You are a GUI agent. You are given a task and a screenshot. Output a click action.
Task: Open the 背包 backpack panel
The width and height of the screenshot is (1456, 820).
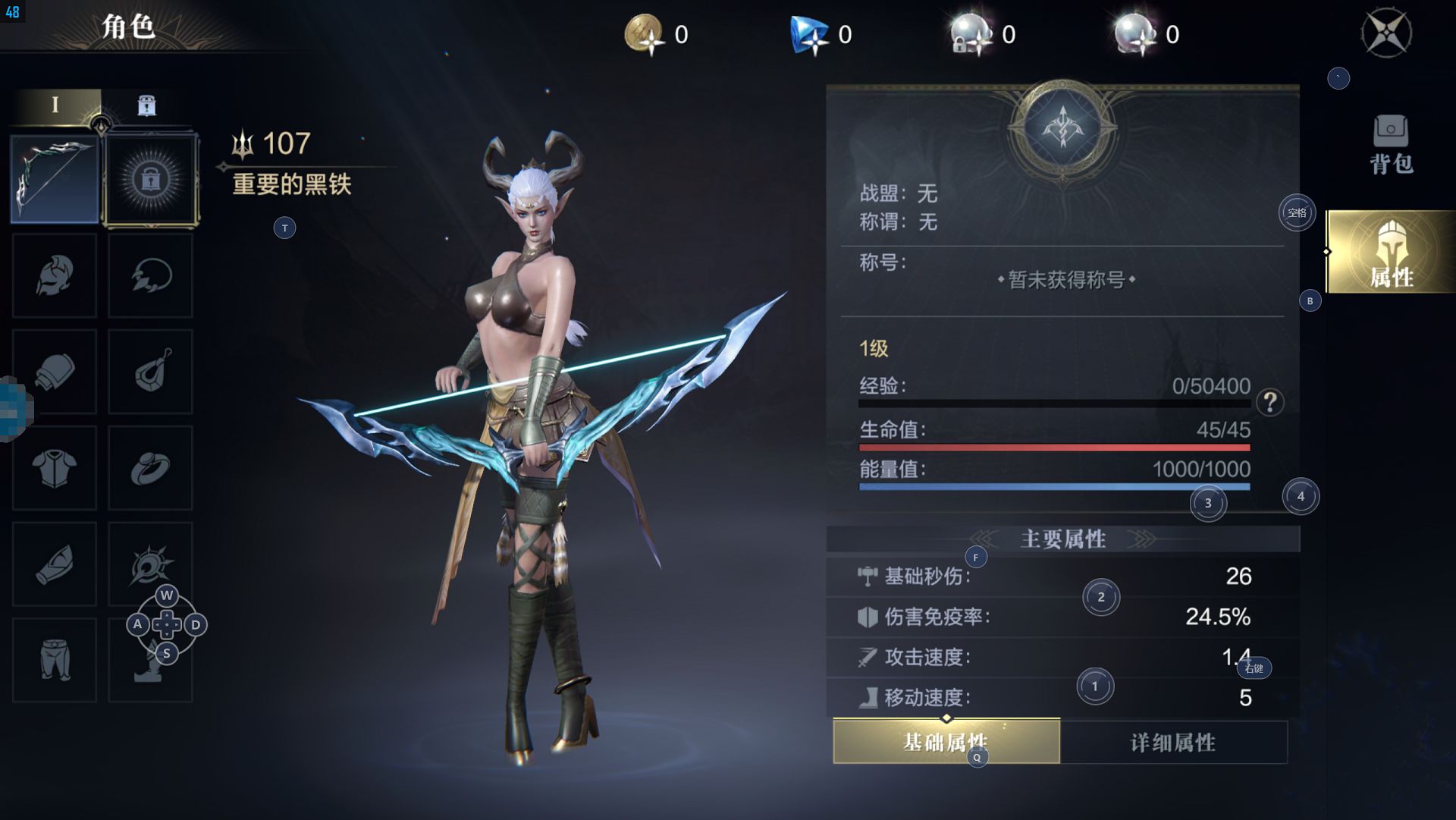[x=1391, y=144]
